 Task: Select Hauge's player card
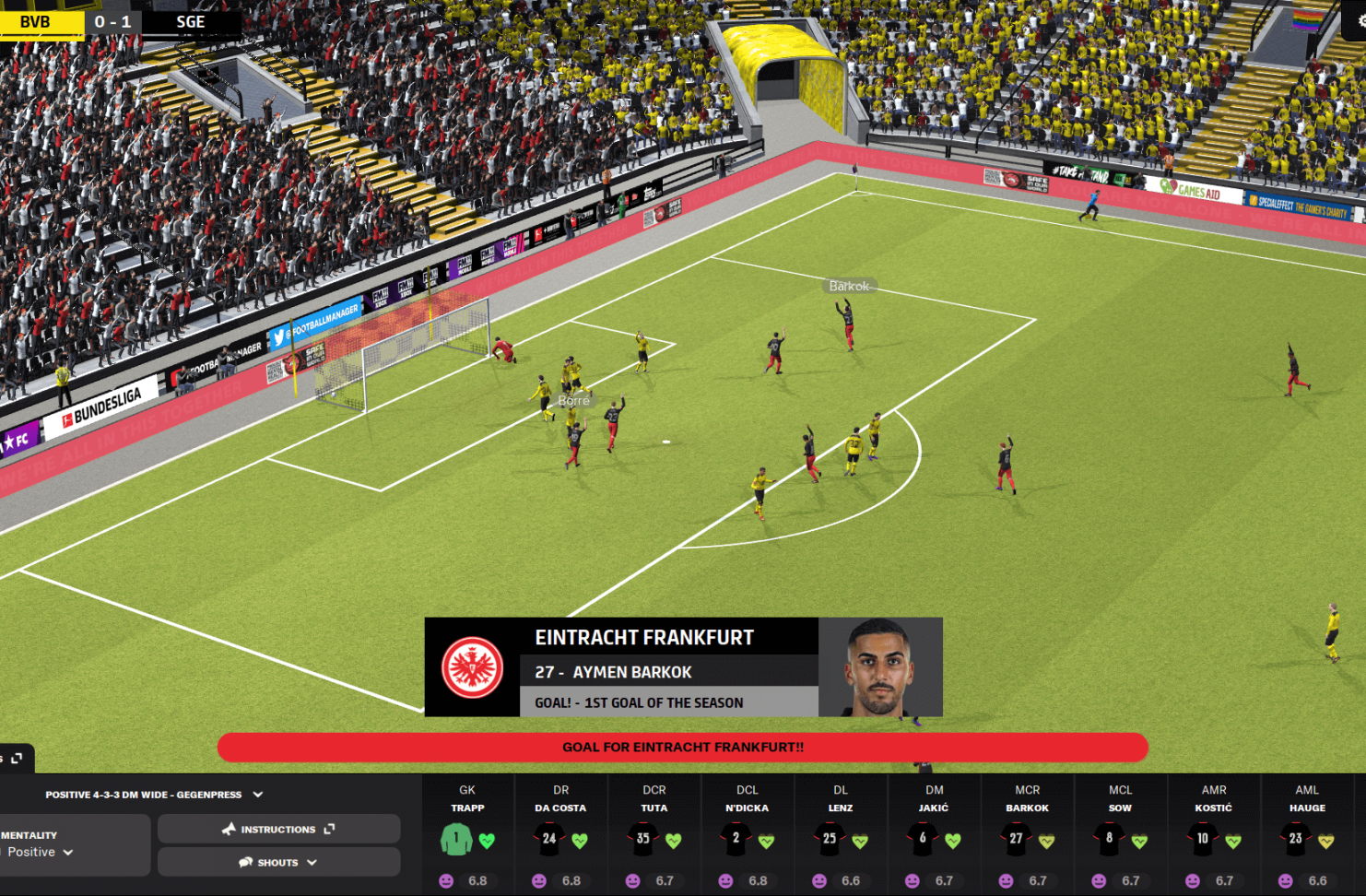click(1307, 836)
